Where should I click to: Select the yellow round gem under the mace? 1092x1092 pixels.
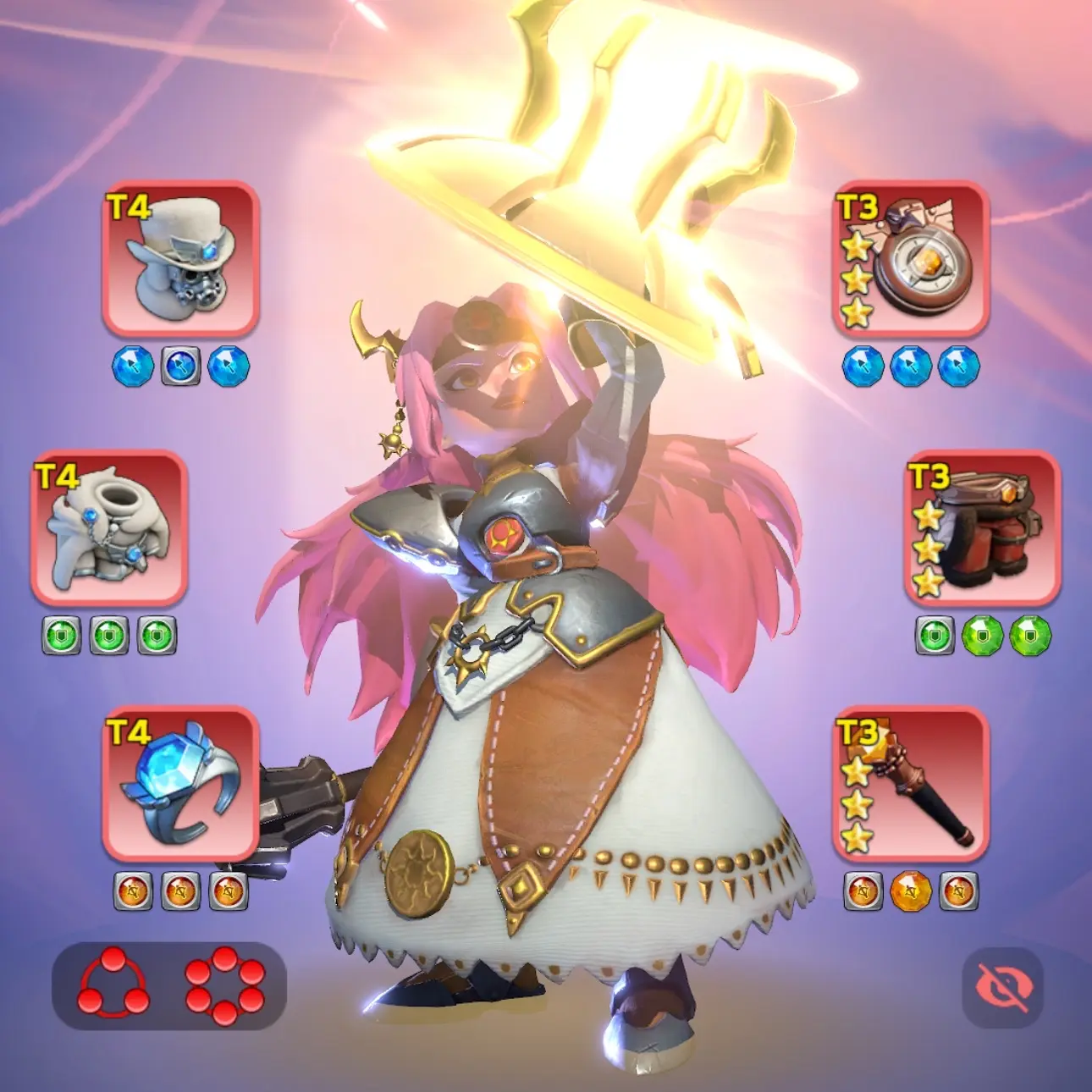tap(911, 891)
